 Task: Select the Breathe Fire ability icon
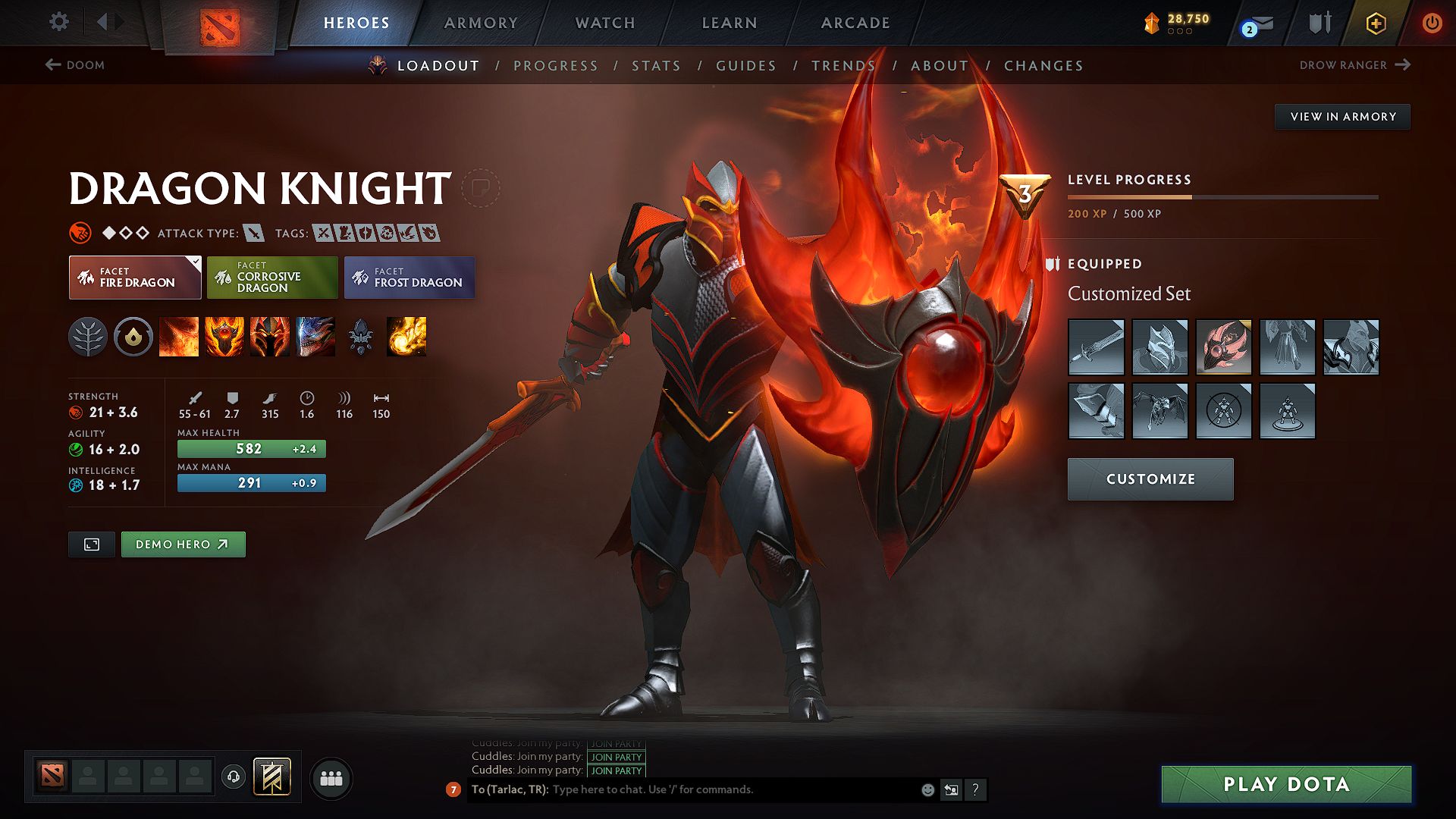[179, 337]
